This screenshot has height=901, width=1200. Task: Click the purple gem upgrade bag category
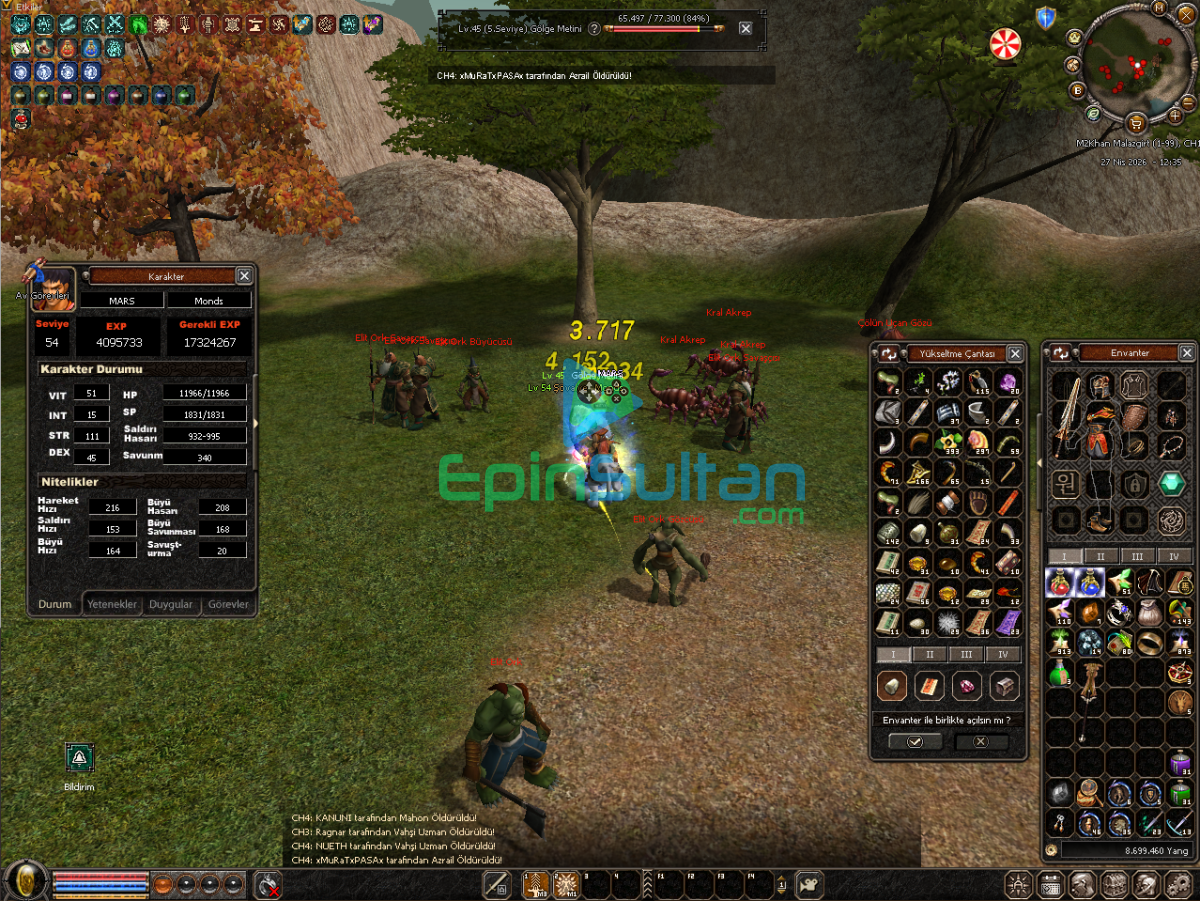click(x=966, y=686)
